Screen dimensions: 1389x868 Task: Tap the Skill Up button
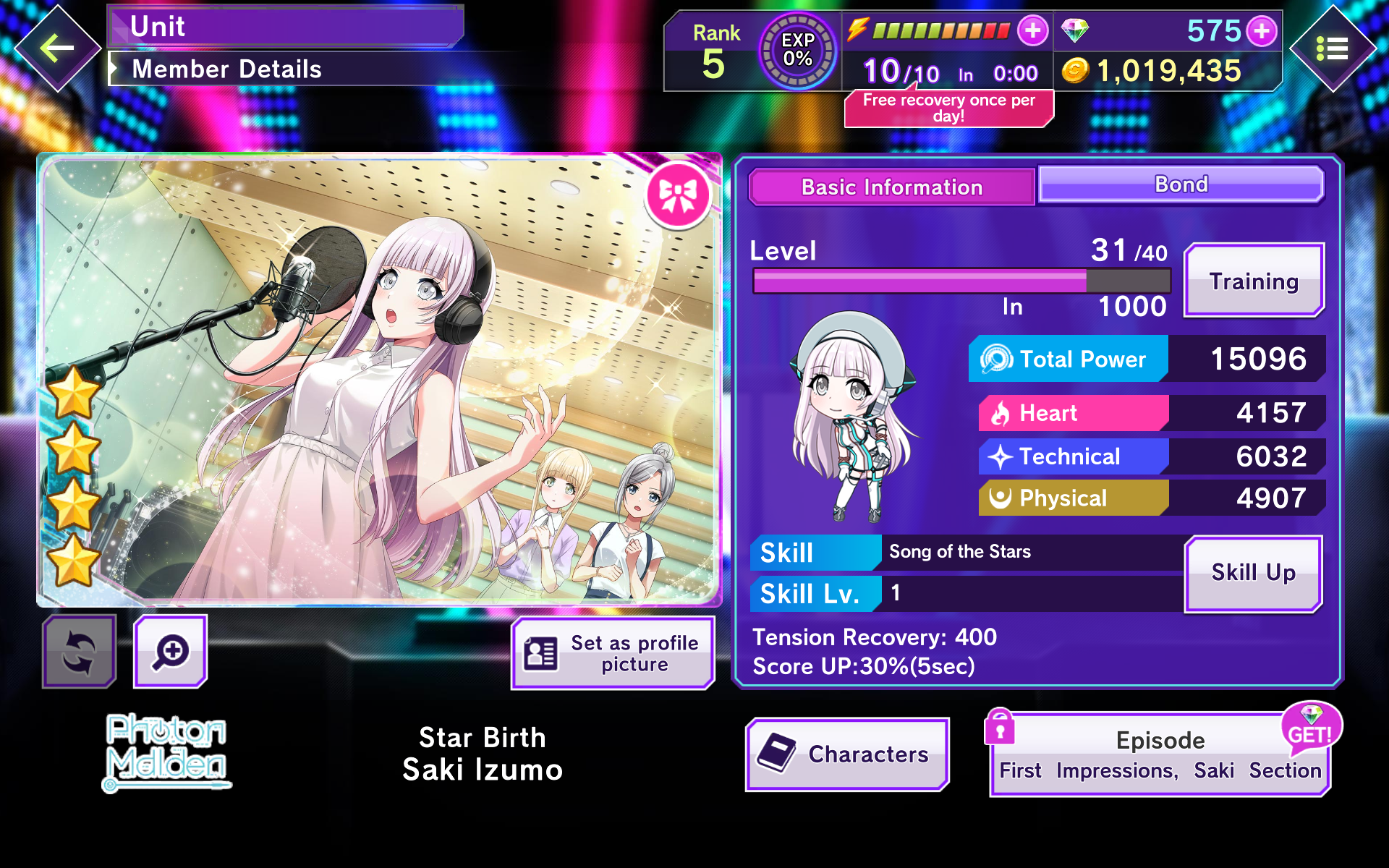1254,573
